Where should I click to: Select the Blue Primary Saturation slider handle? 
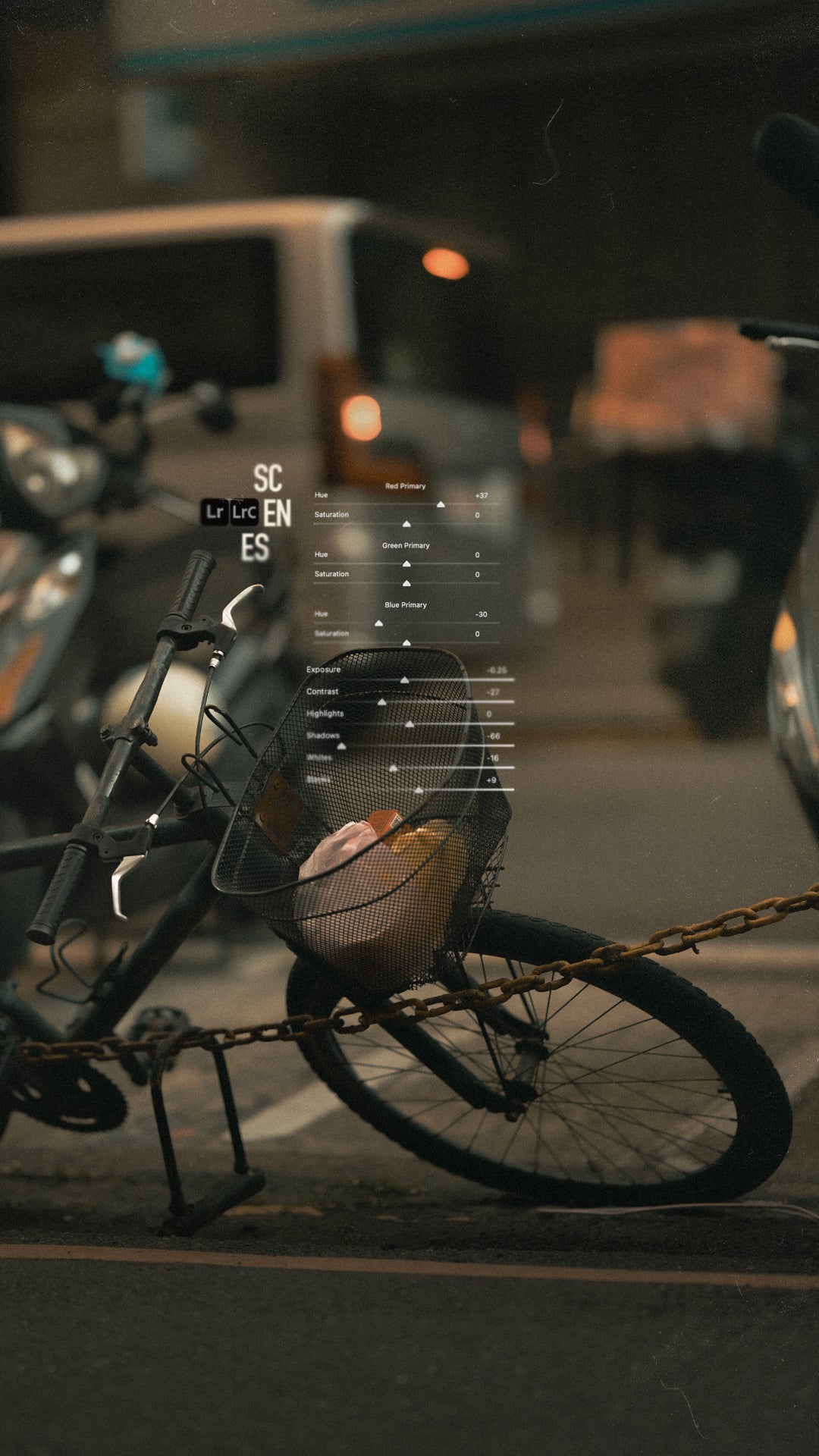click(406, 643)
